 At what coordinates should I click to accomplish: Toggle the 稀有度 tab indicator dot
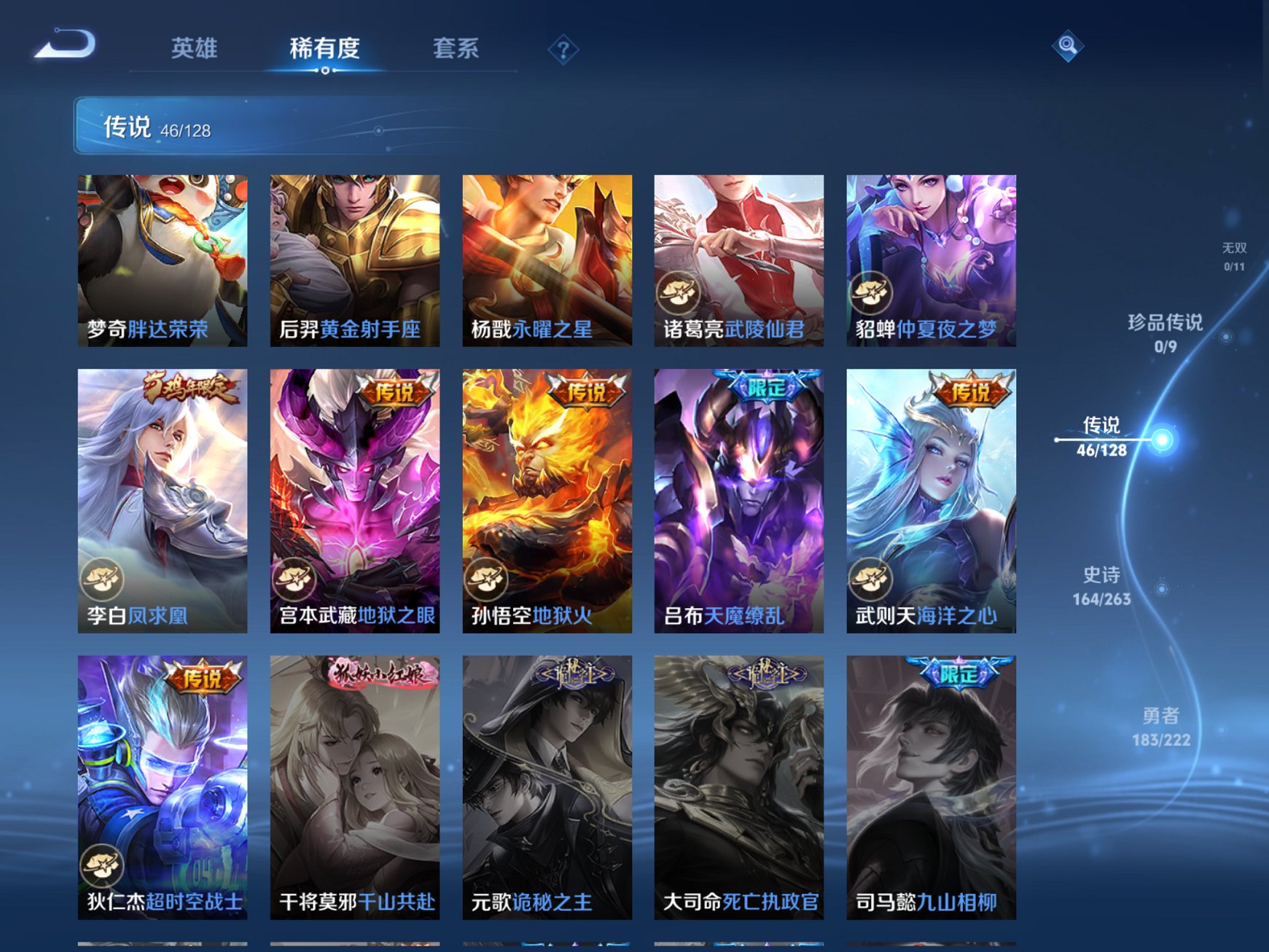(x=324, y=70)
